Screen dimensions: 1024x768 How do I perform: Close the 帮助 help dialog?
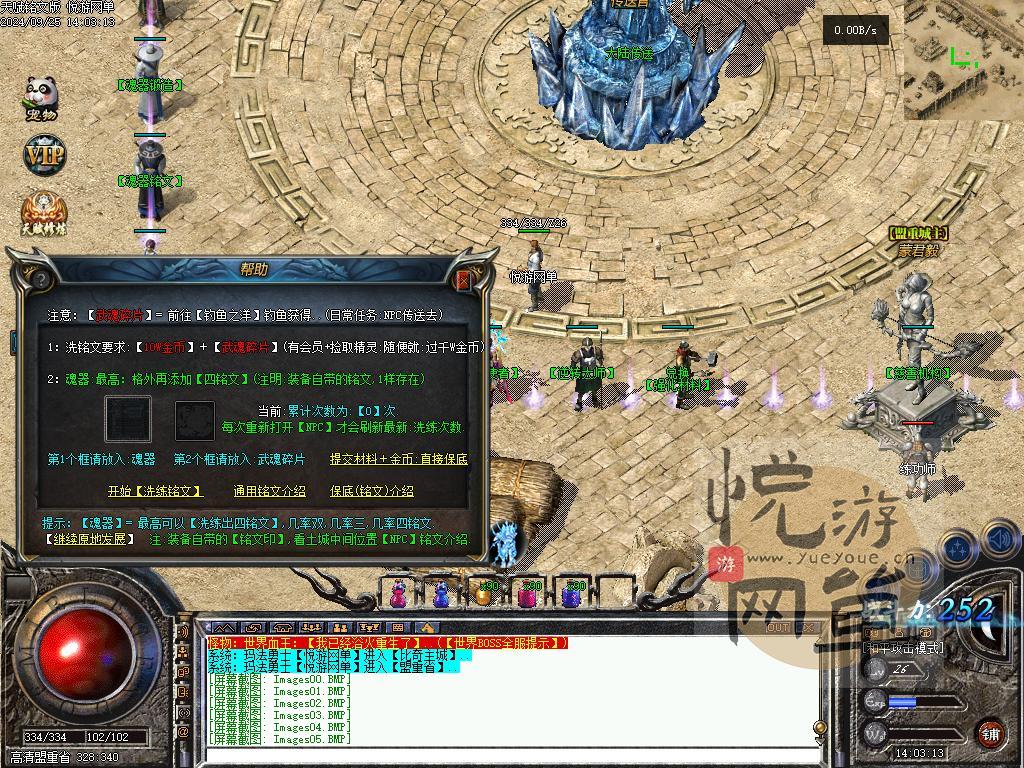(463, 280)
